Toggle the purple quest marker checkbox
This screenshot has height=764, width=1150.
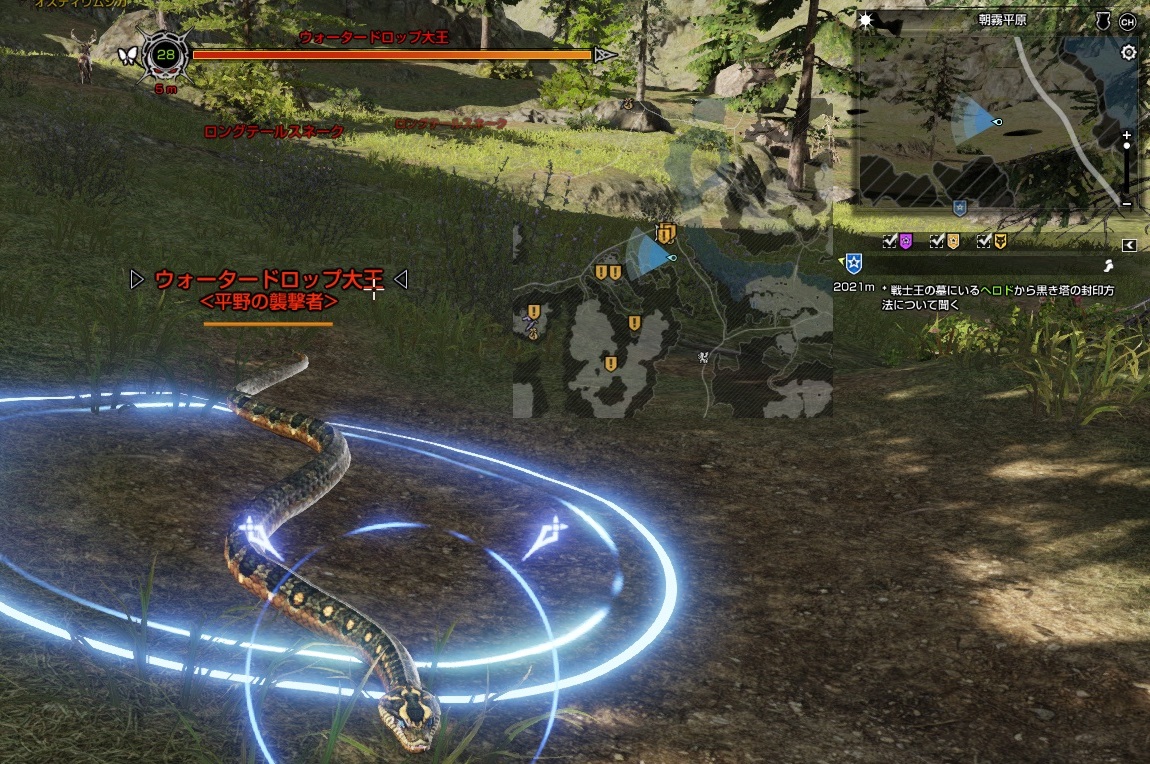890,241
